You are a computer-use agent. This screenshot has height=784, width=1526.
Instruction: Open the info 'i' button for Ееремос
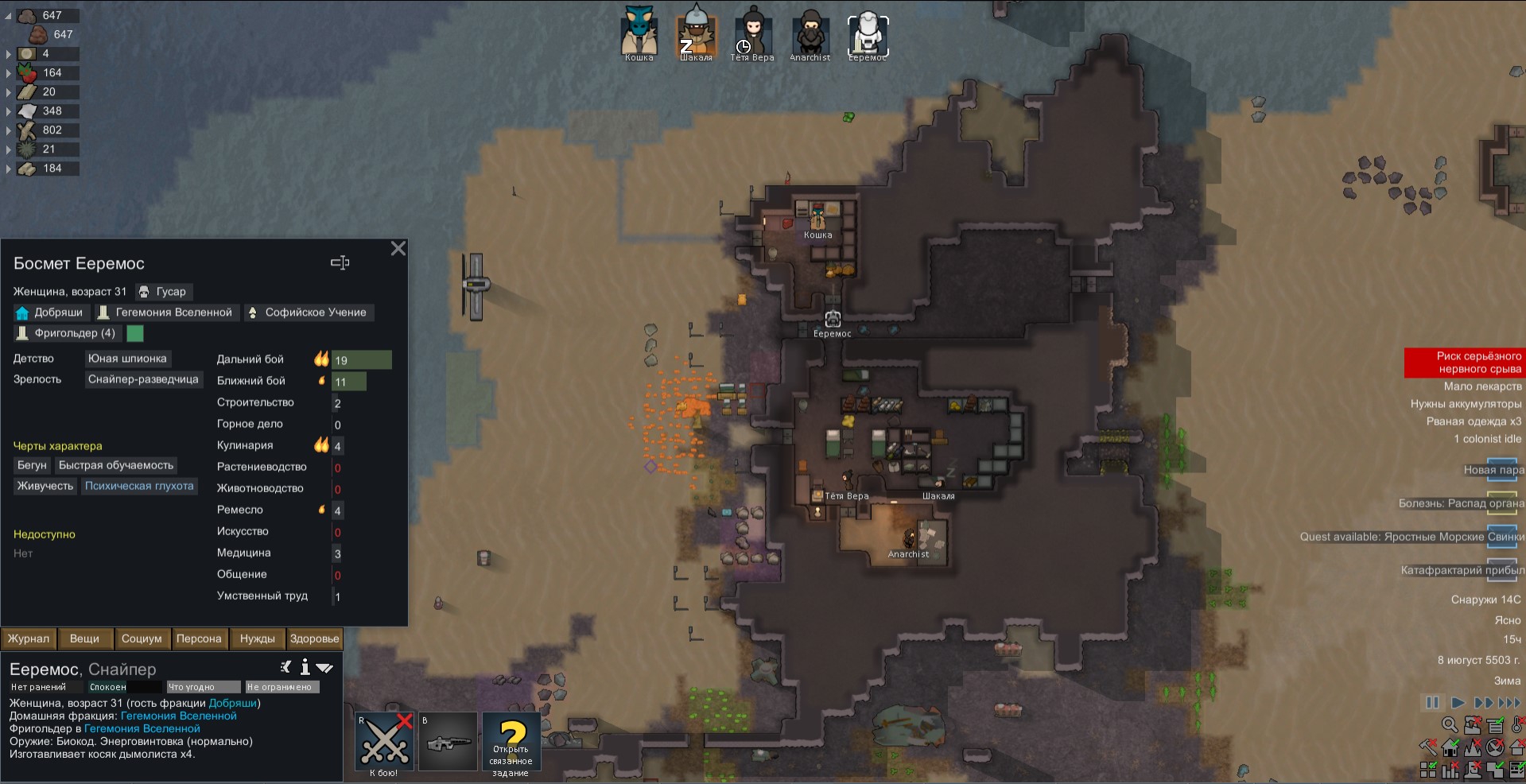[305, 668]
